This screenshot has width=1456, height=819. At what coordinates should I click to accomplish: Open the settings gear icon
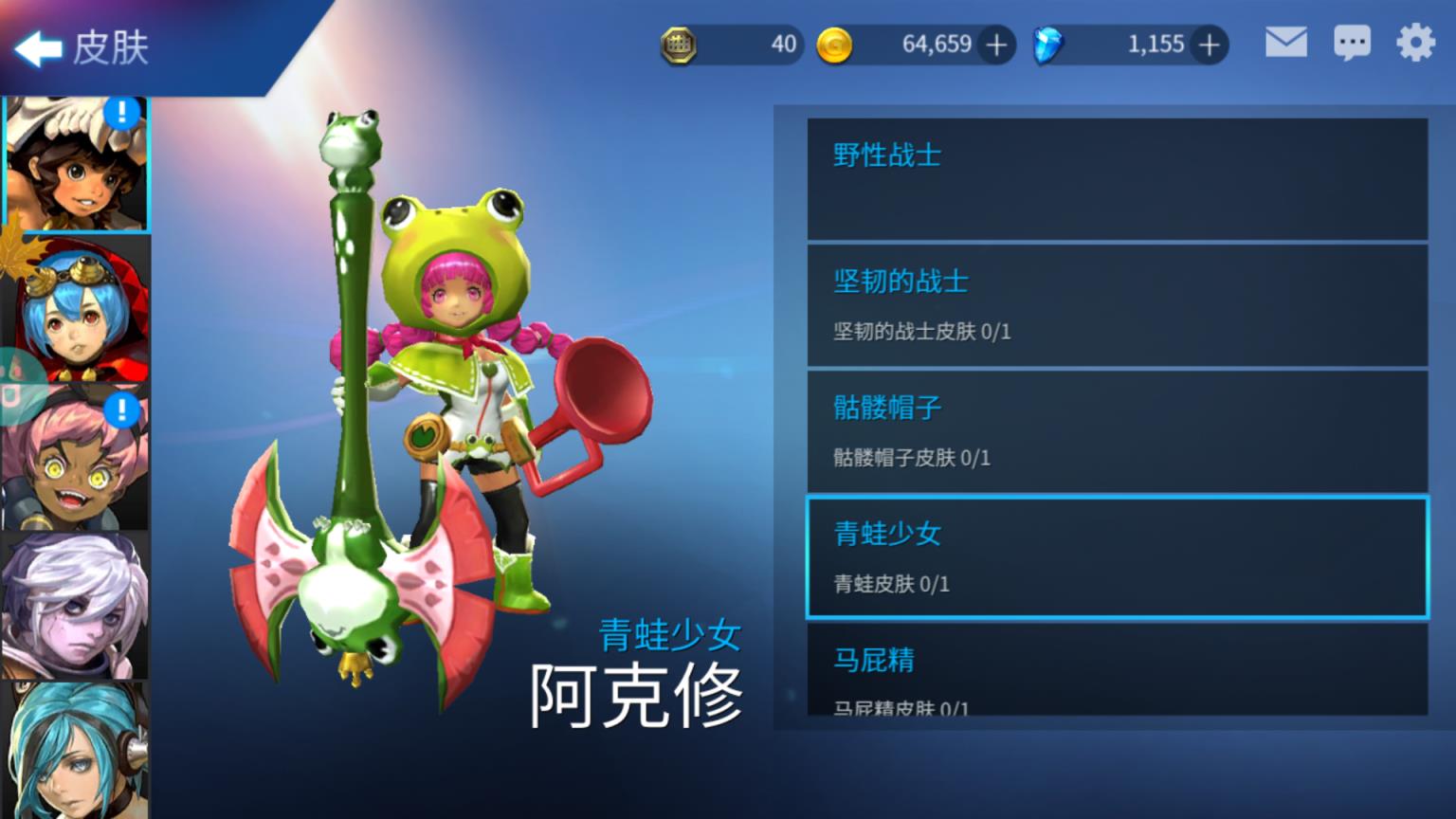pos(1417,43)
